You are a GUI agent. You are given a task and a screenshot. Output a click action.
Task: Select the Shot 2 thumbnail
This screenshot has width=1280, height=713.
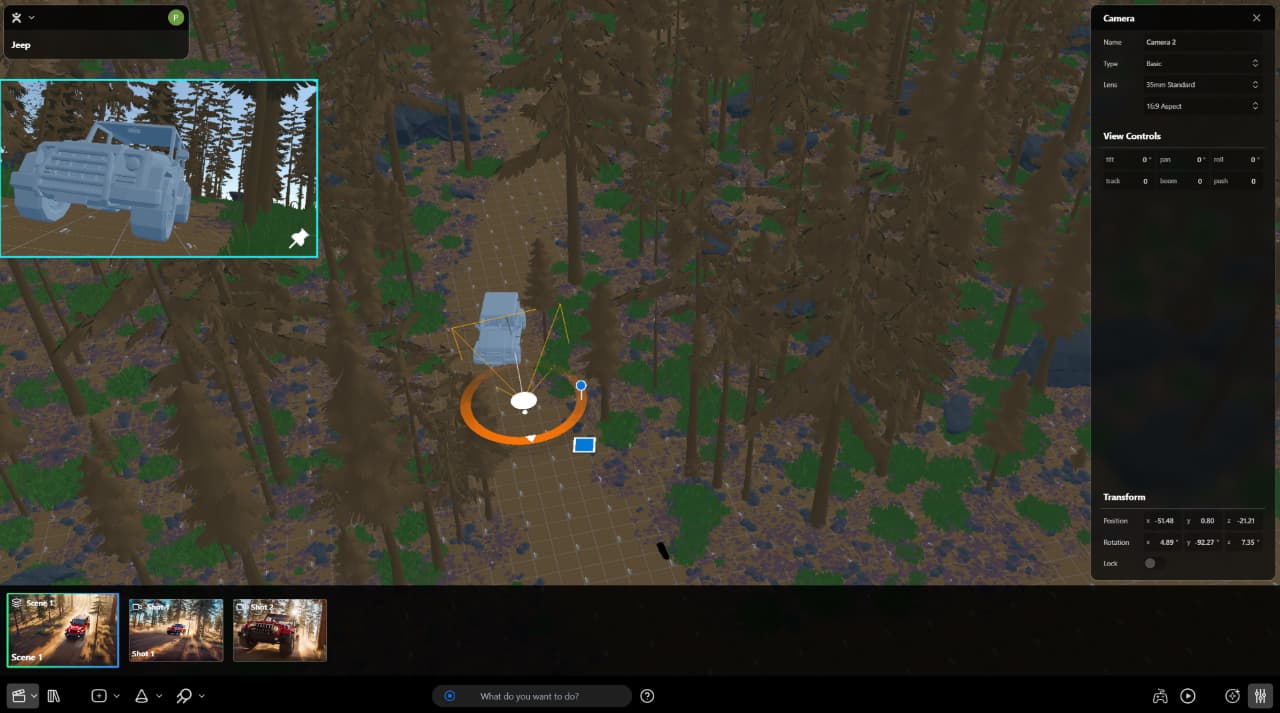(280, 630)
